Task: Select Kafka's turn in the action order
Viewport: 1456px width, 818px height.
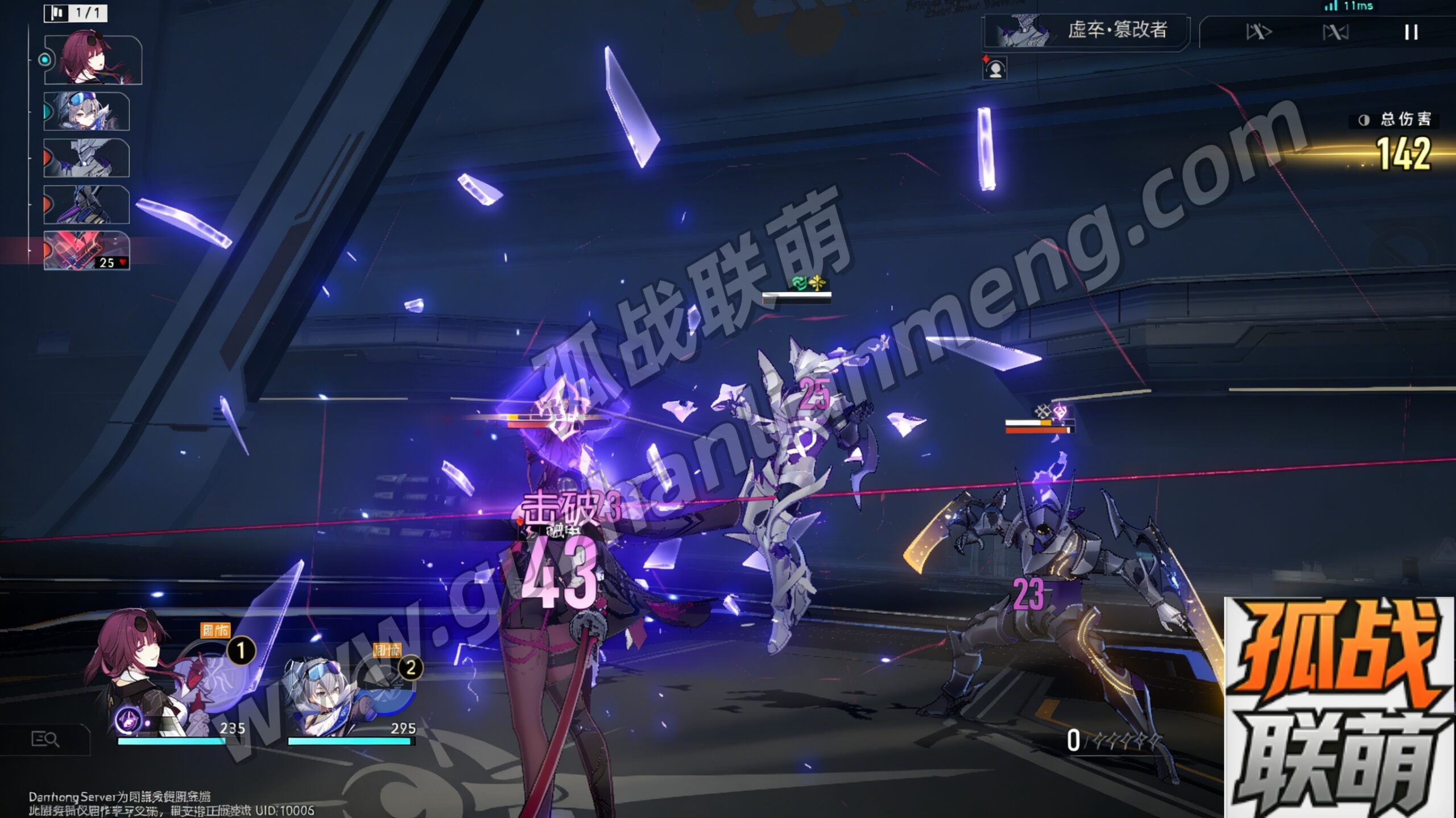Action: coord(92,59)
